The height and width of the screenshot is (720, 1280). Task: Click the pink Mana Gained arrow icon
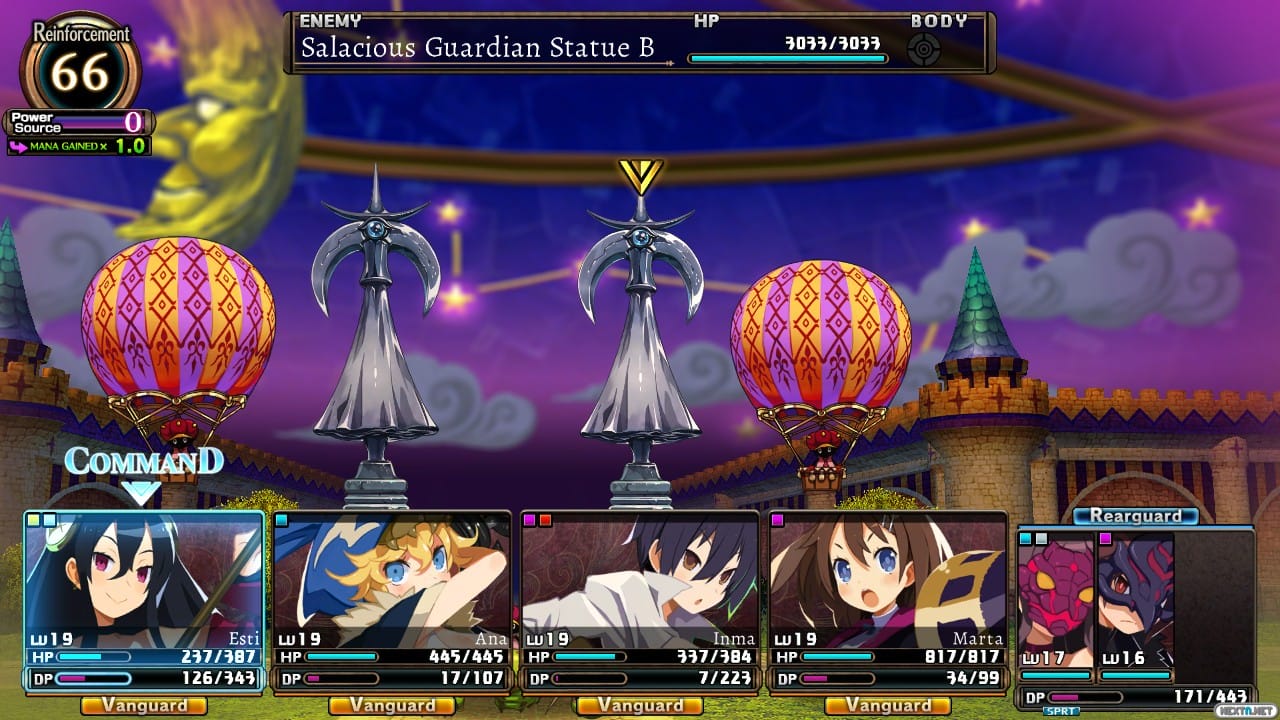click(17, 148)
